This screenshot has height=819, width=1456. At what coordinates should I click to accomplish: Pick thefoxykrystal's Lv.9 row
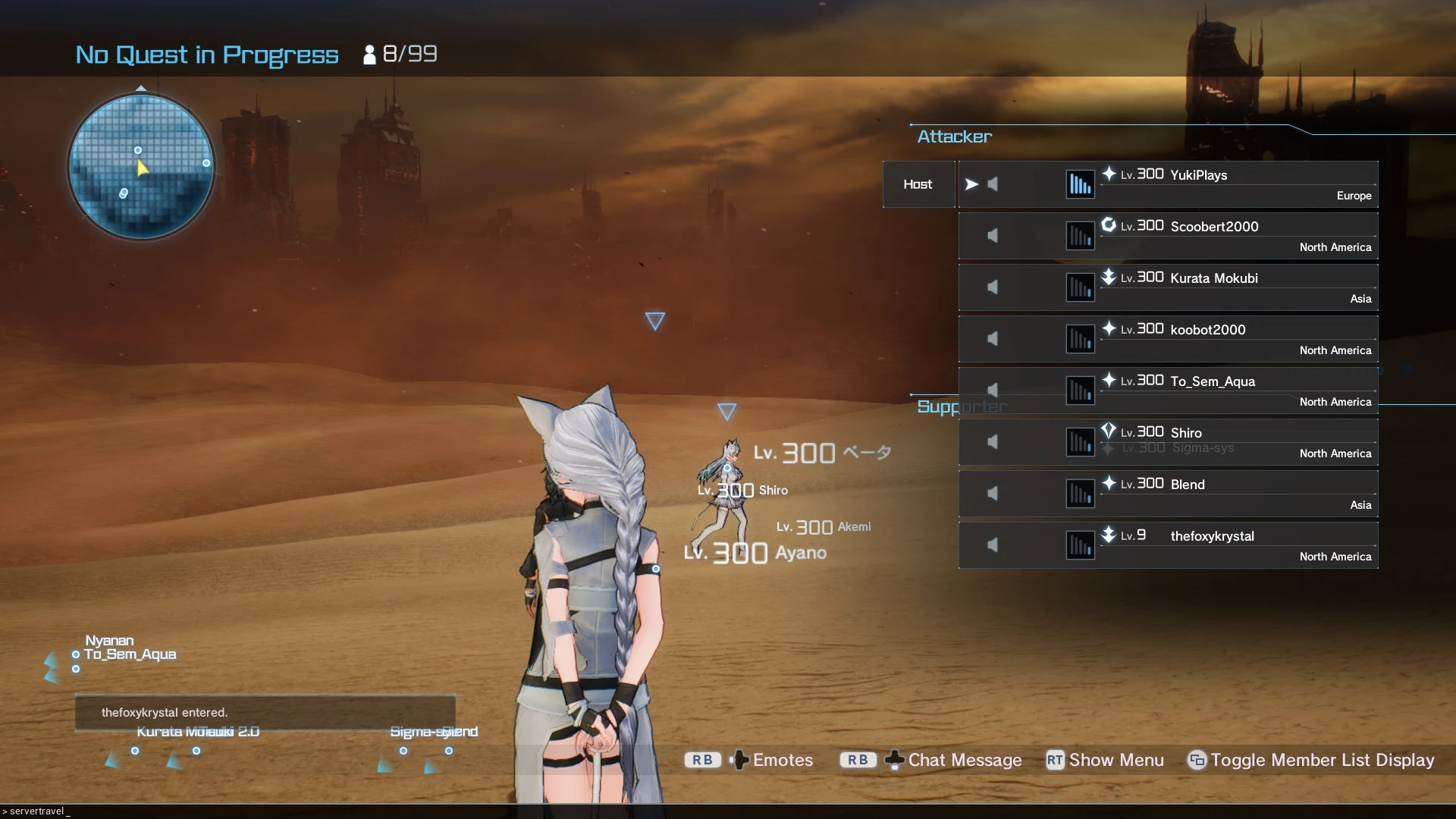click(x=1212, y=537)
